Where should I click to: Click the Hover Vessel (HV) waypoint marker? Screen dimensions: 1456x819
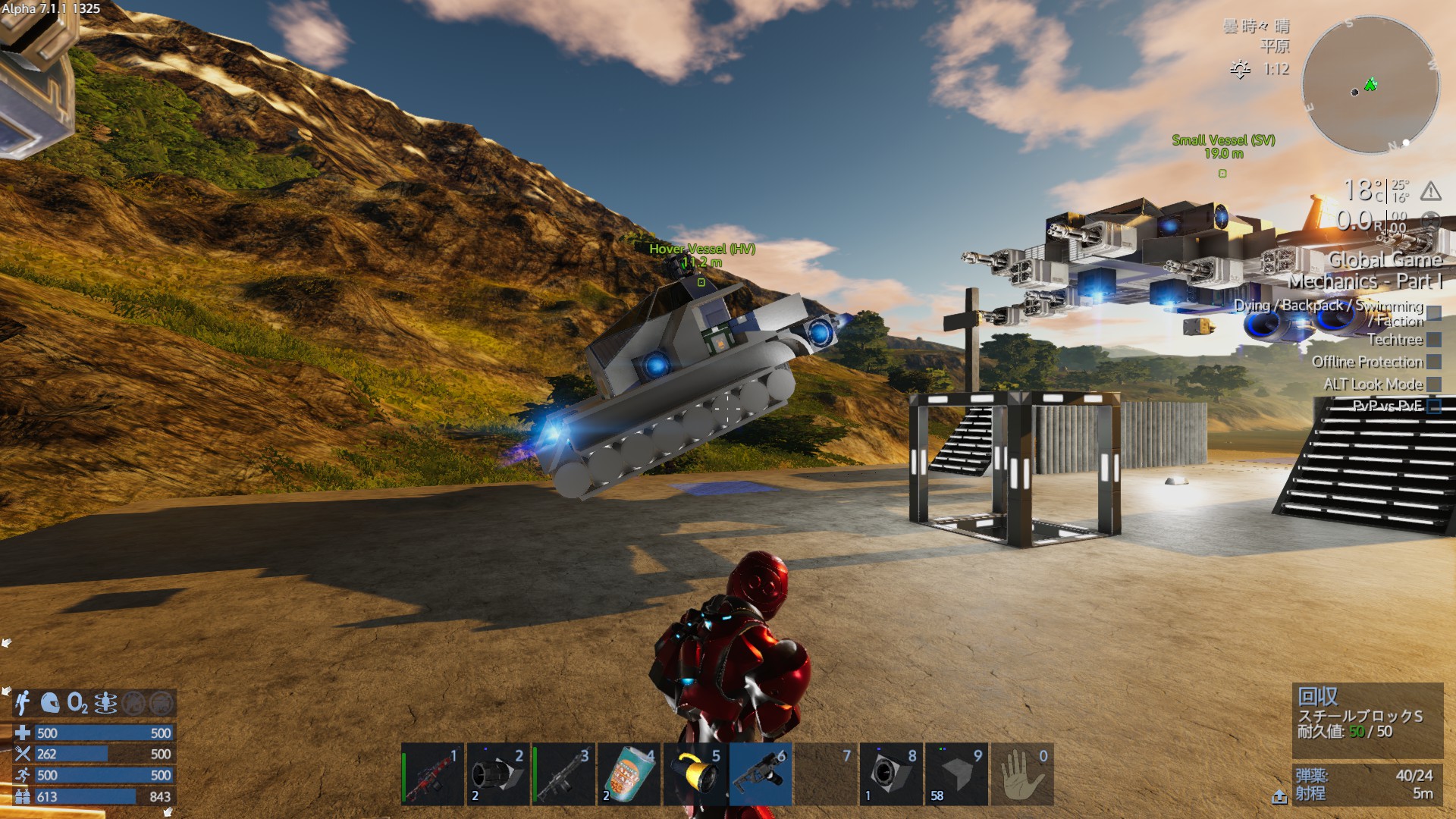(701, 282)
